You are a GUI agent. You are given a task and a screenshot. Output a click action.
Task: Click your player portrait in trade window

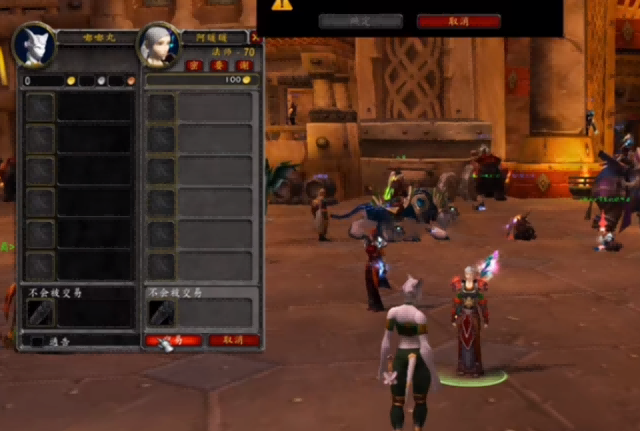34,46
